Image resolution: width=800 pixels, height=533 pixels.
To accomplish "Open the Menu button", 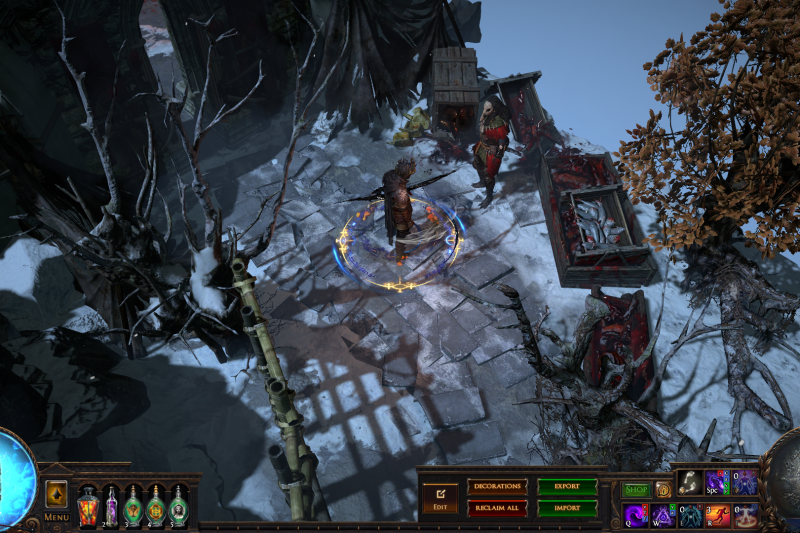I will (x=56, y=518).
